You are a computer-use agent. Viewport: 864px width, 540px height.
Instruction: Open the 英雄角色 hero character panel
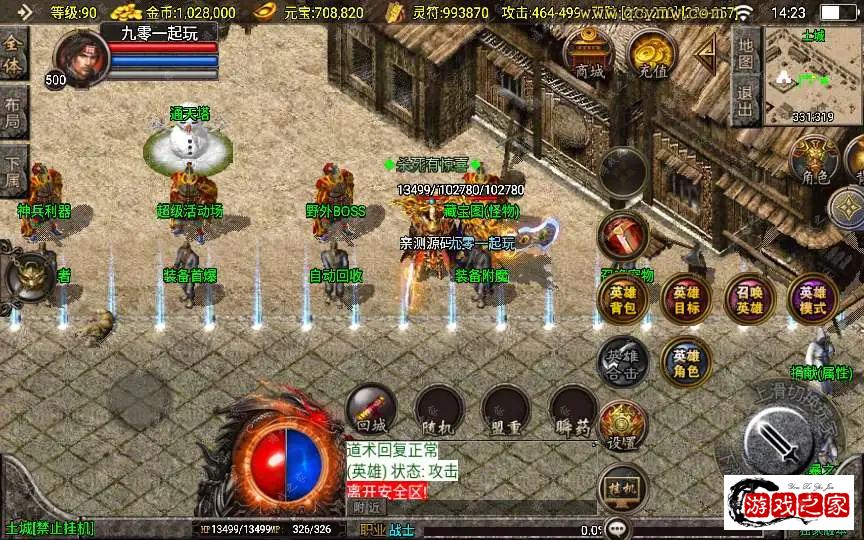[x=686, y=362]
